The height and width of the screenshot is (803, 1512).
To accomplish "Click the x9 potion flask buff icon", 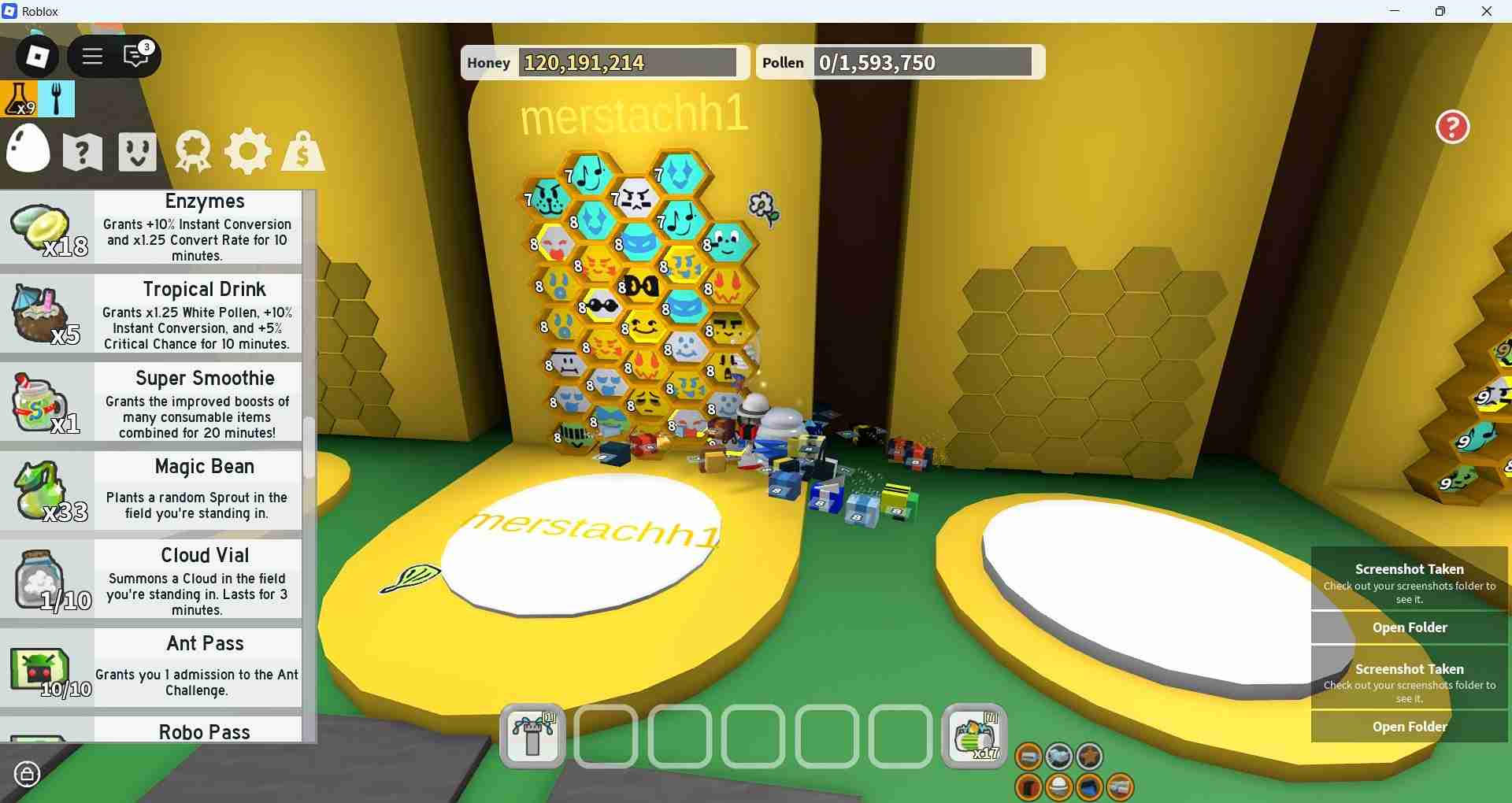I will point(19,99).
